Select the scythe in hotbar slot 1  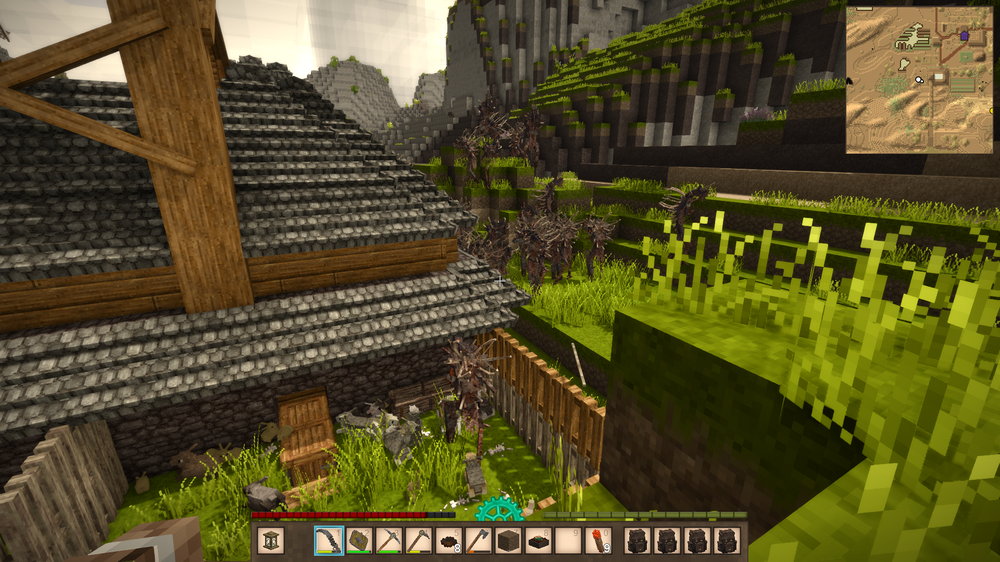tap(329, 541)
